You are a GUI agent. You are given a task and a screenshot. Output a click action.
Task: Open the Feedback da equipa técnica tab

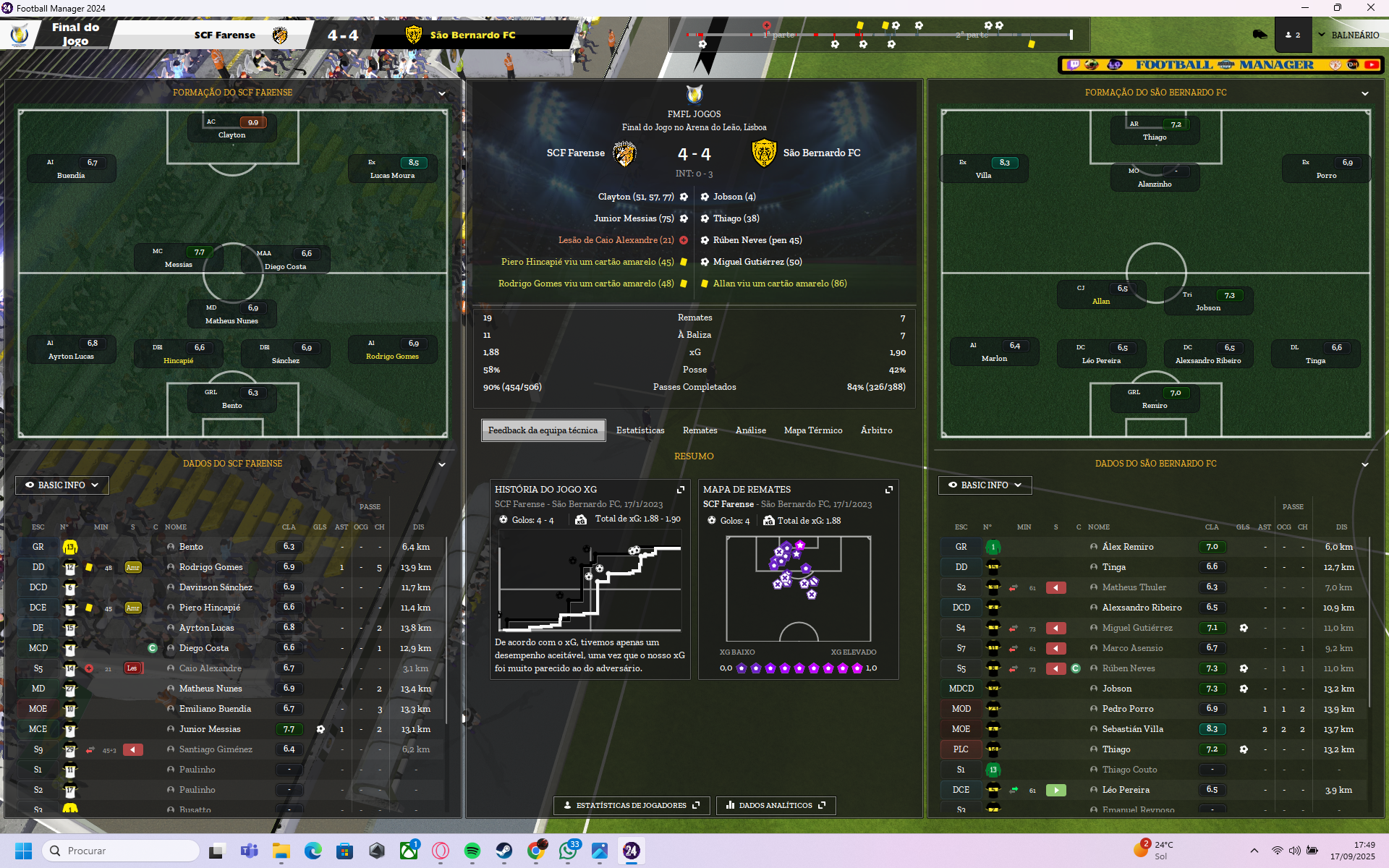pos(543,430)
